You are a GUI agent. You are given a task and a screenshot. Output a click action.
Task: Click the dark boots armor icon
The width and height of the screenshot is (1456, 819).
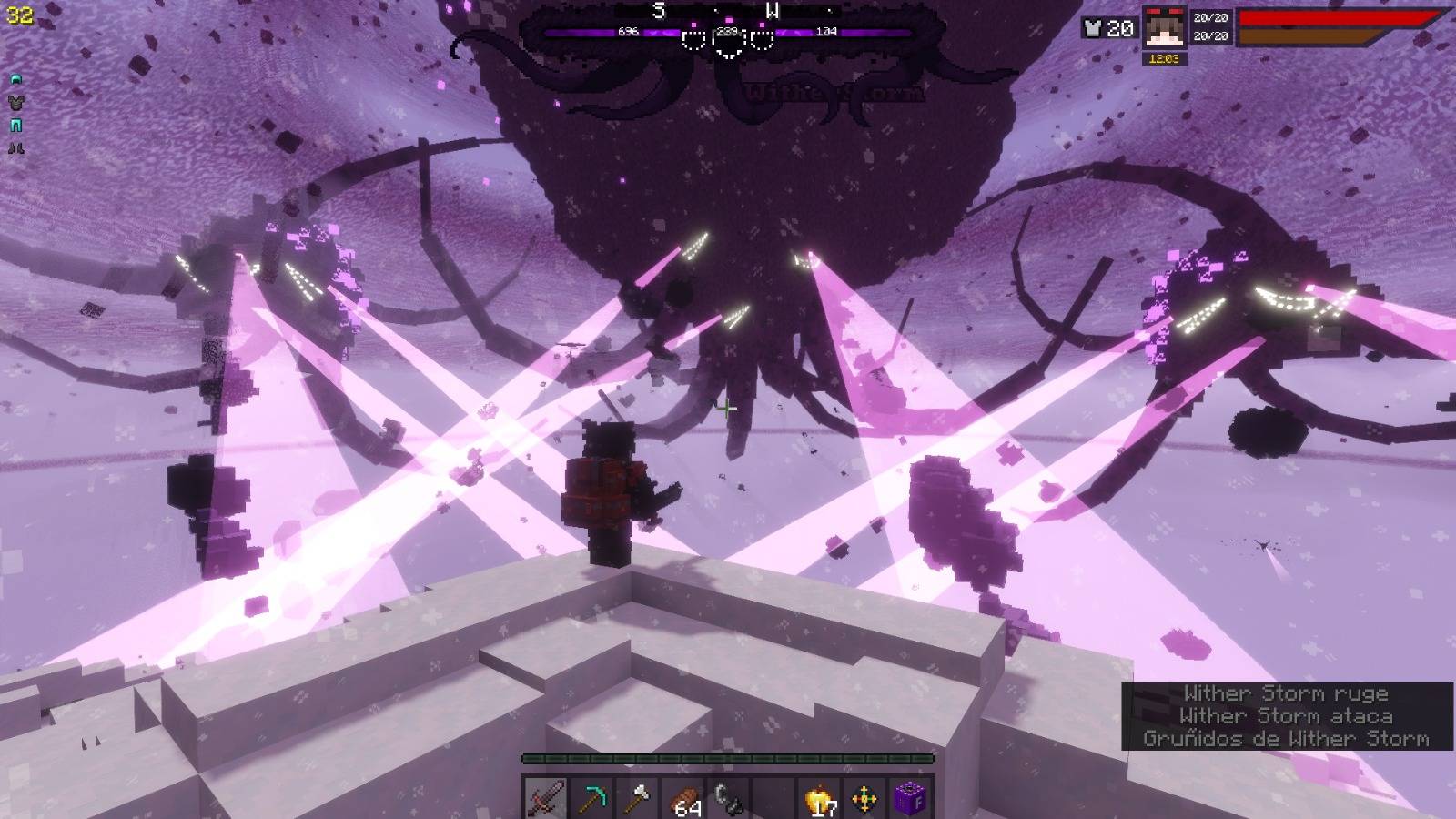tap(15, 148)
